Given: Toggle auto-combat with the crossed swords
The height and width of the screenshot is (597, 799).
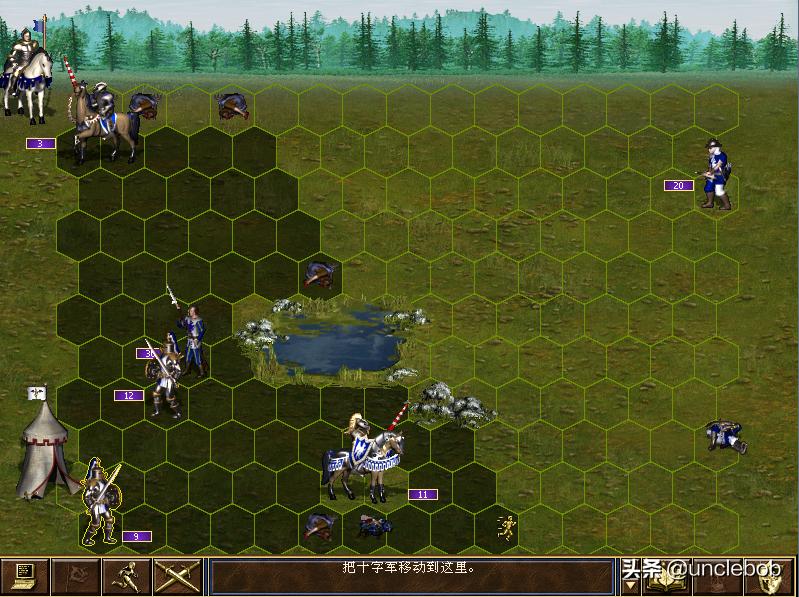Looking at the screenshot, I should [x=178, y=576].
